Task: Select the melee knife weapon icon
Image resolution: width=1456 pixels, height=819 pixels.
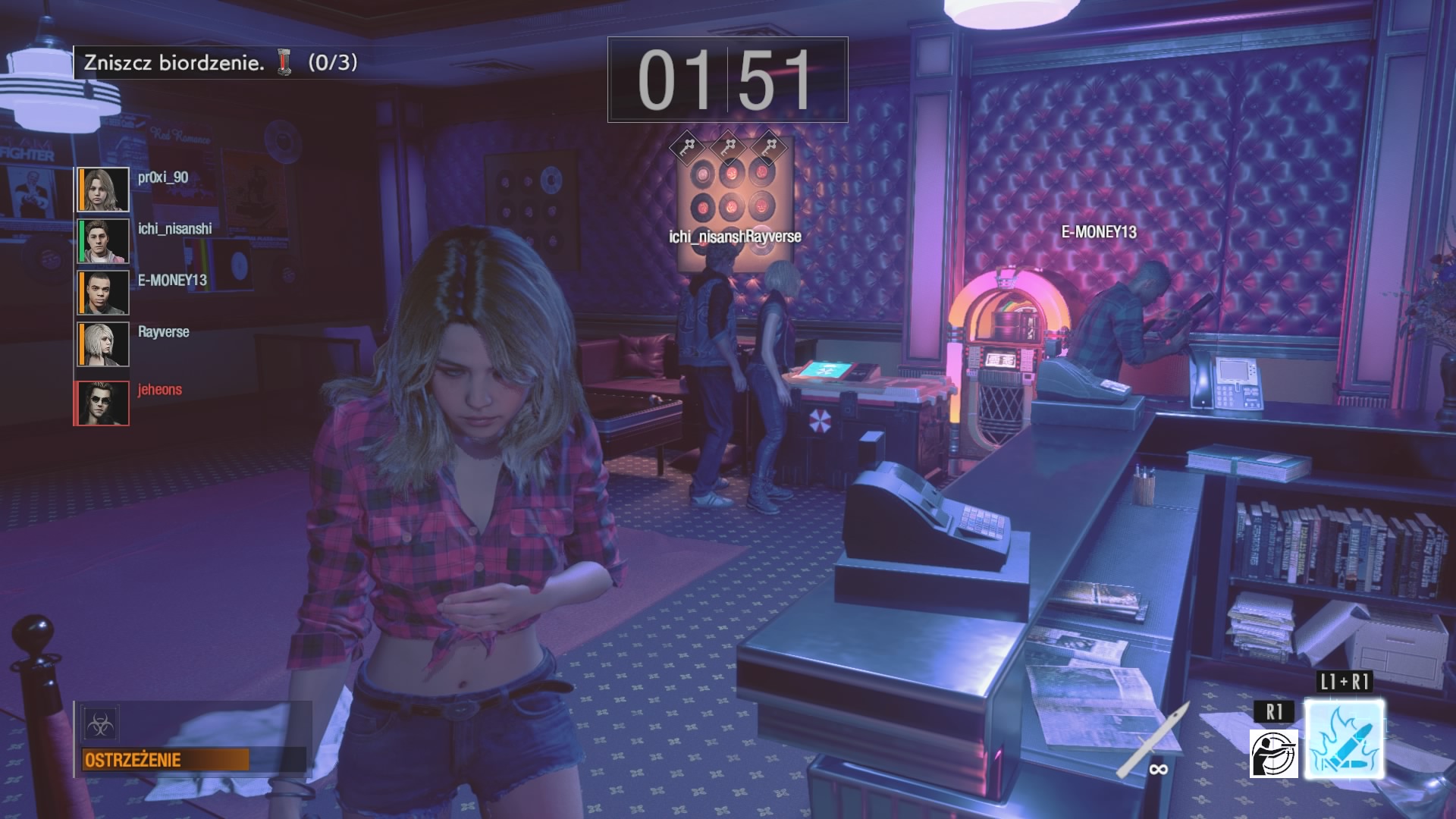Action: (1148, 739)
